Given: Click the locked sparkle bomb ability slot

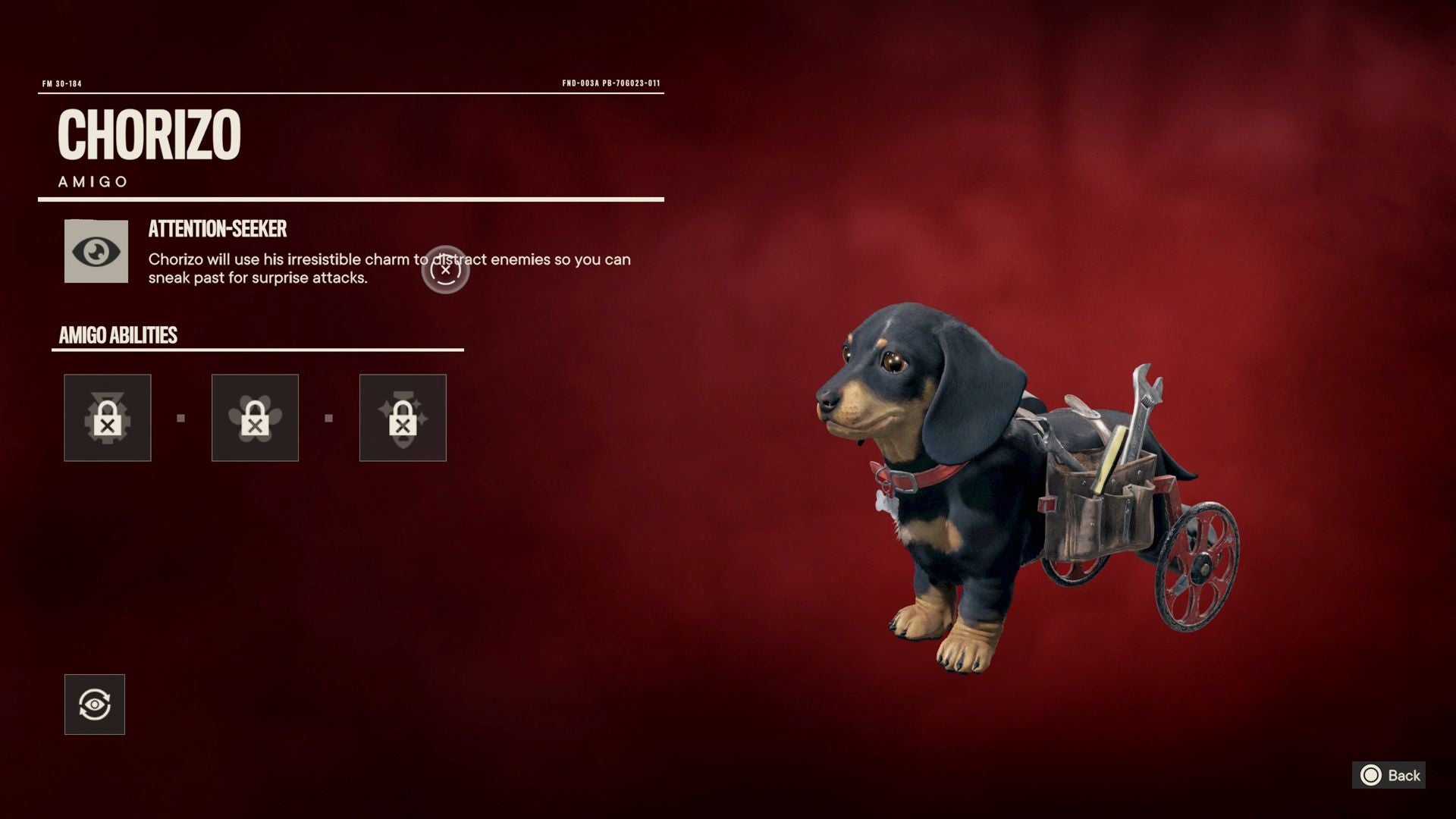Looking at the screenshot, I should tap(403, 417).
